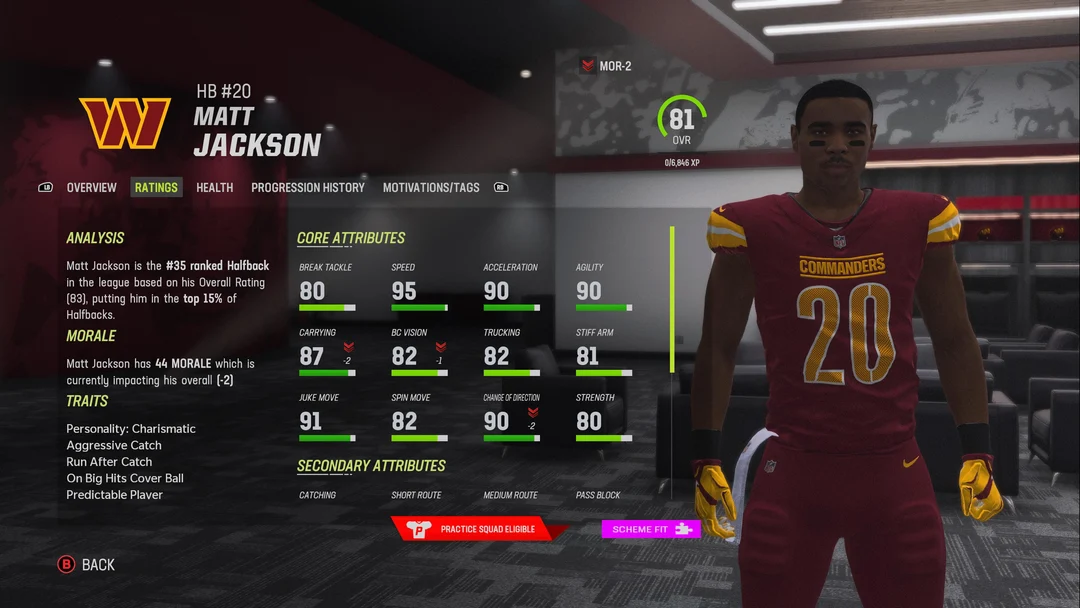Click the attributes list scrollbar
Screen dimensions: 1080x608
pos(672,300)
